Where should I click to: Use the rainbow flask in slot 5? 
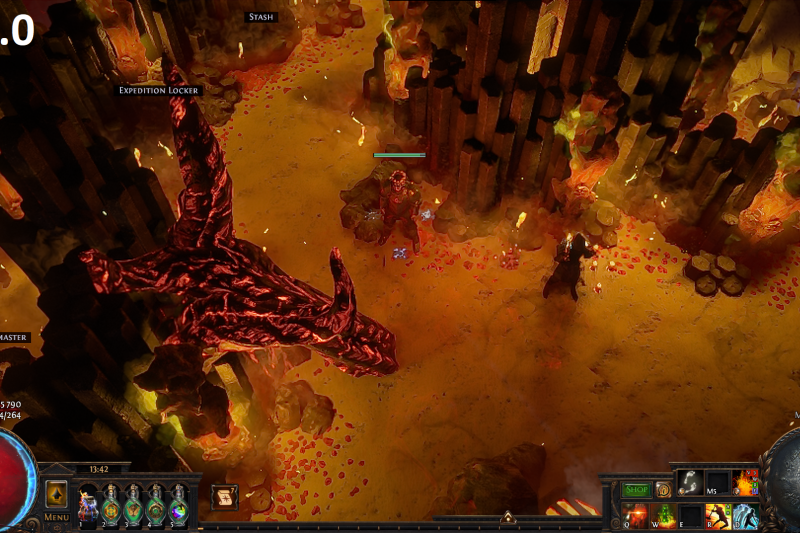tap(178, 505)
